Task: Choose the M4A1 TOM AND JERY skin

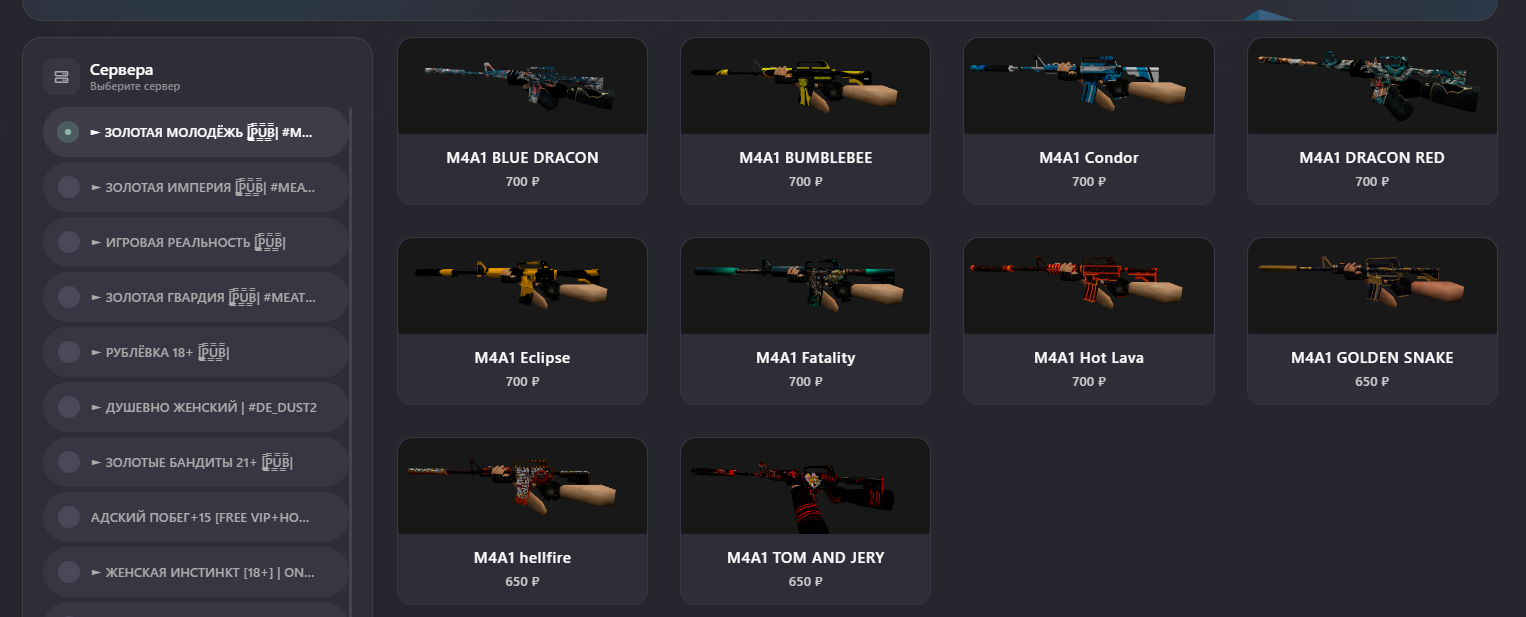Action: (x=805, y=521)
